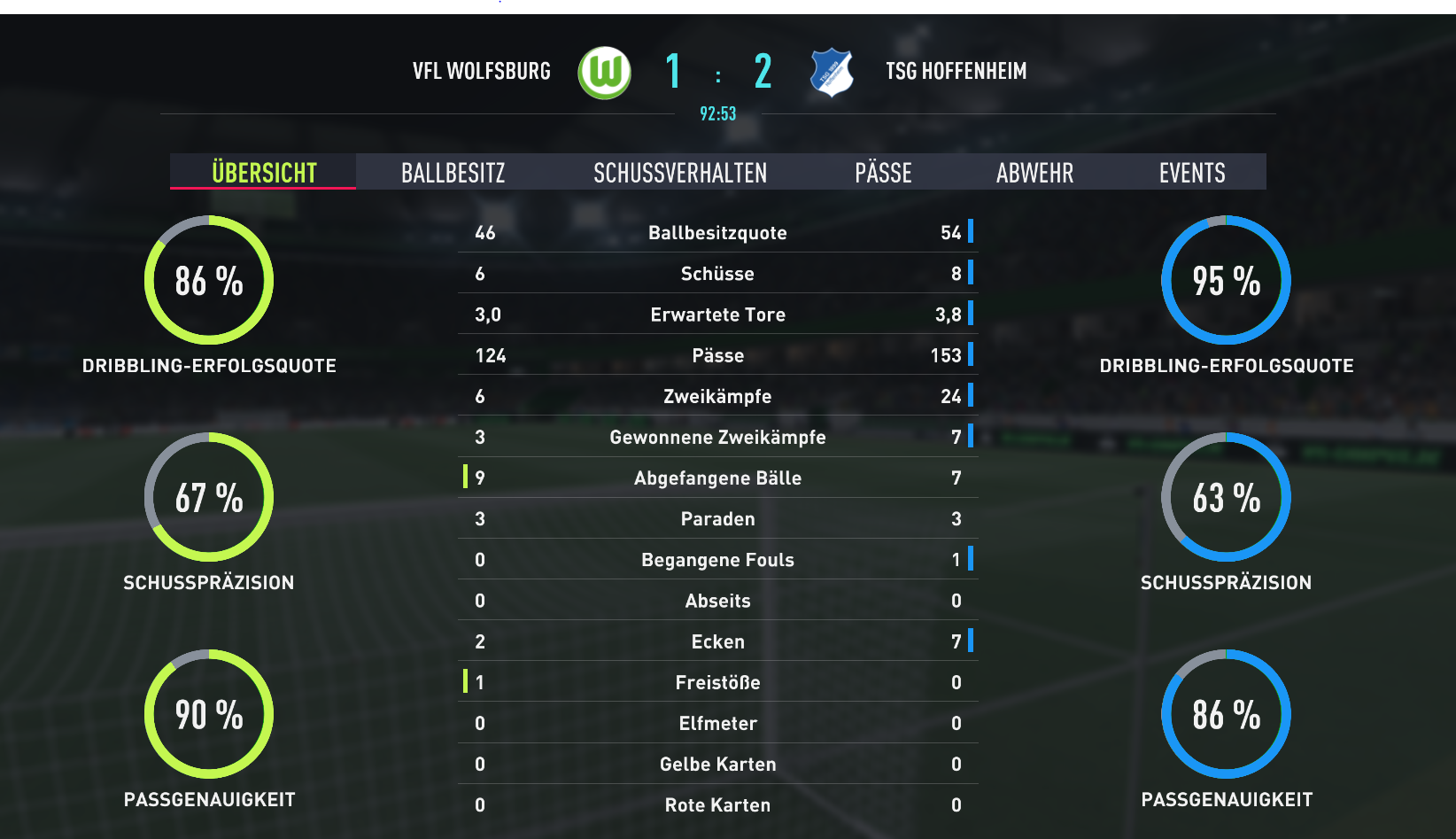Open the Schussverhalten tab
Screen dimensions: 1456x839
pyautogui.click(x=680, y=172)
